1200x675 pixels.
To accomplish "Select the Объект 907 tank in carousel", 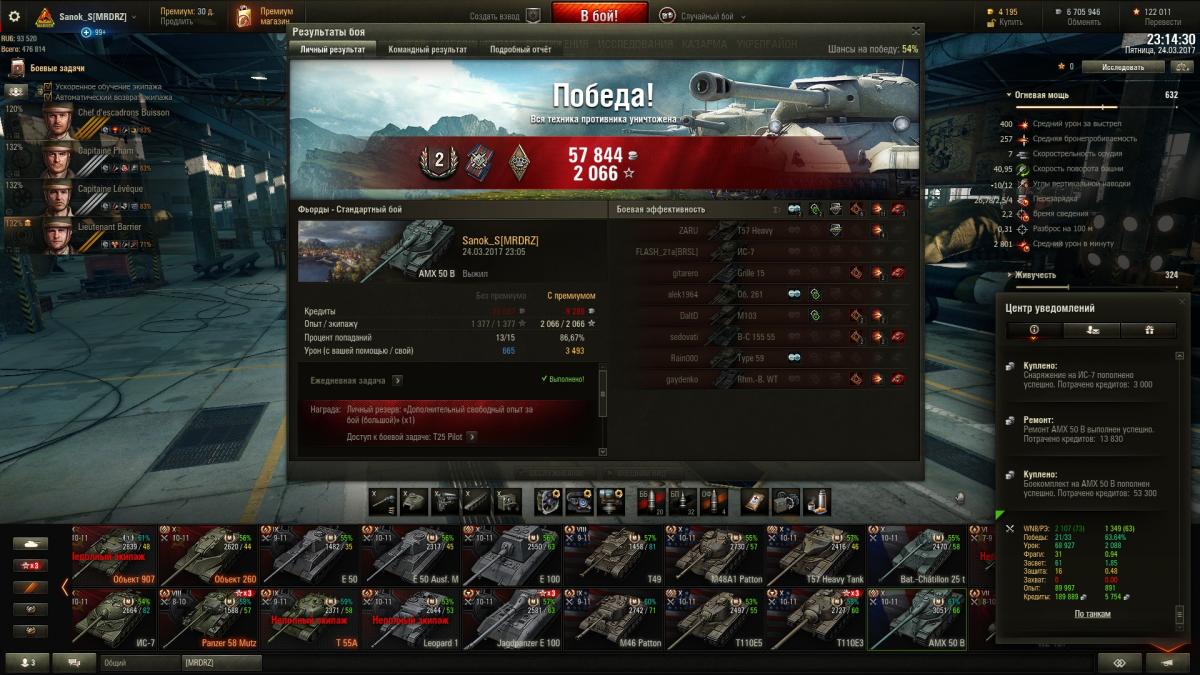I will pos(113,555).
